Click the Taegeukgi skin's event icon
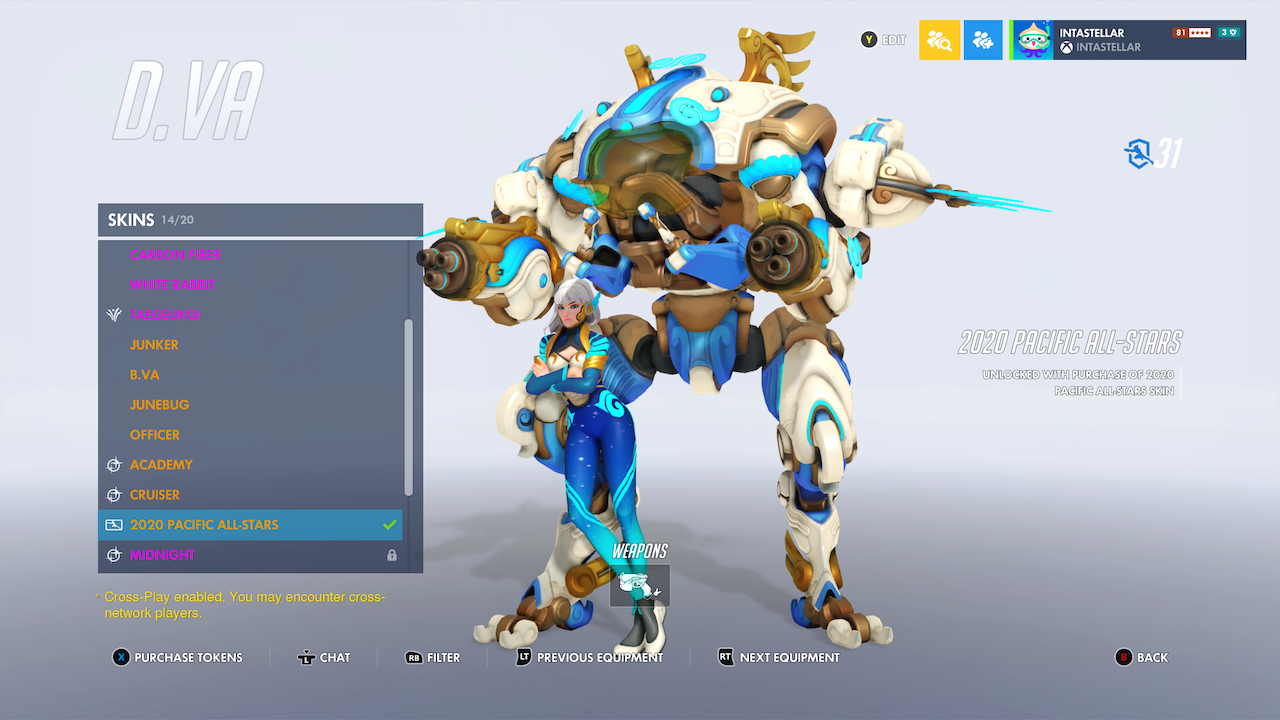 pos(113,314)
